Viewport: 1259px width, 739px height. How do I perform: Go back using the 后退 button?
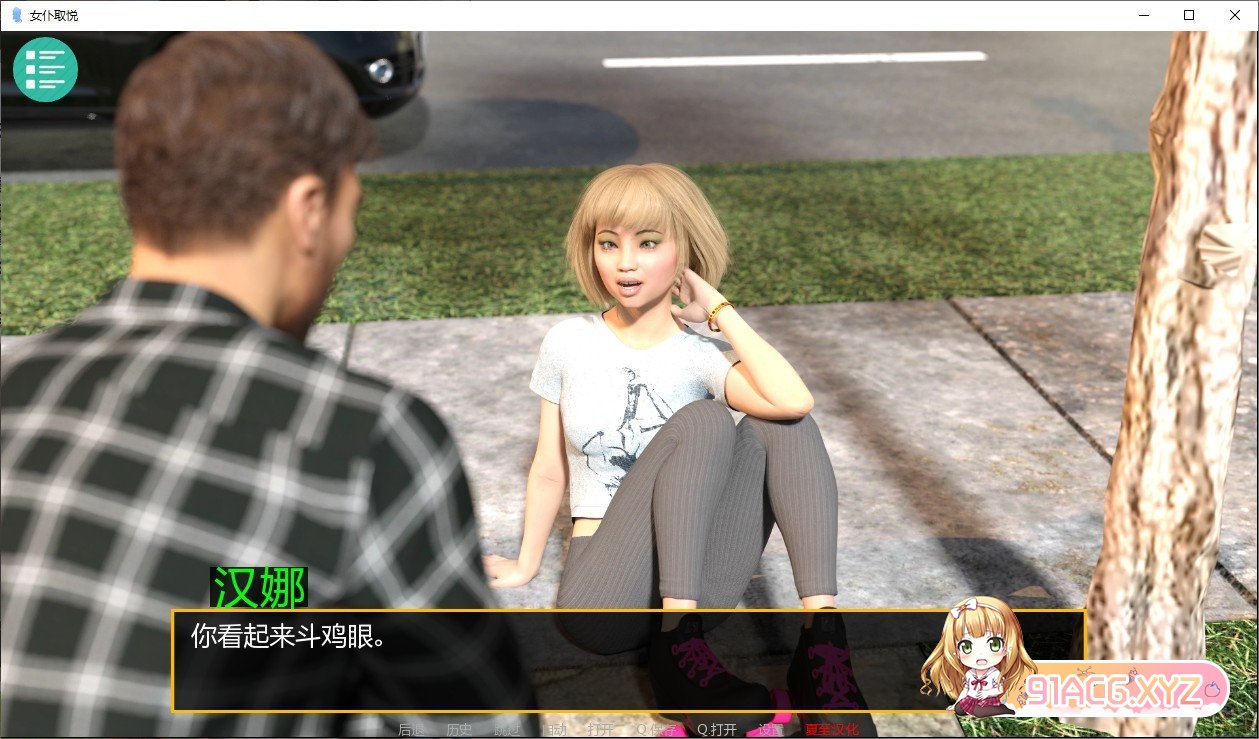[411, 730]
